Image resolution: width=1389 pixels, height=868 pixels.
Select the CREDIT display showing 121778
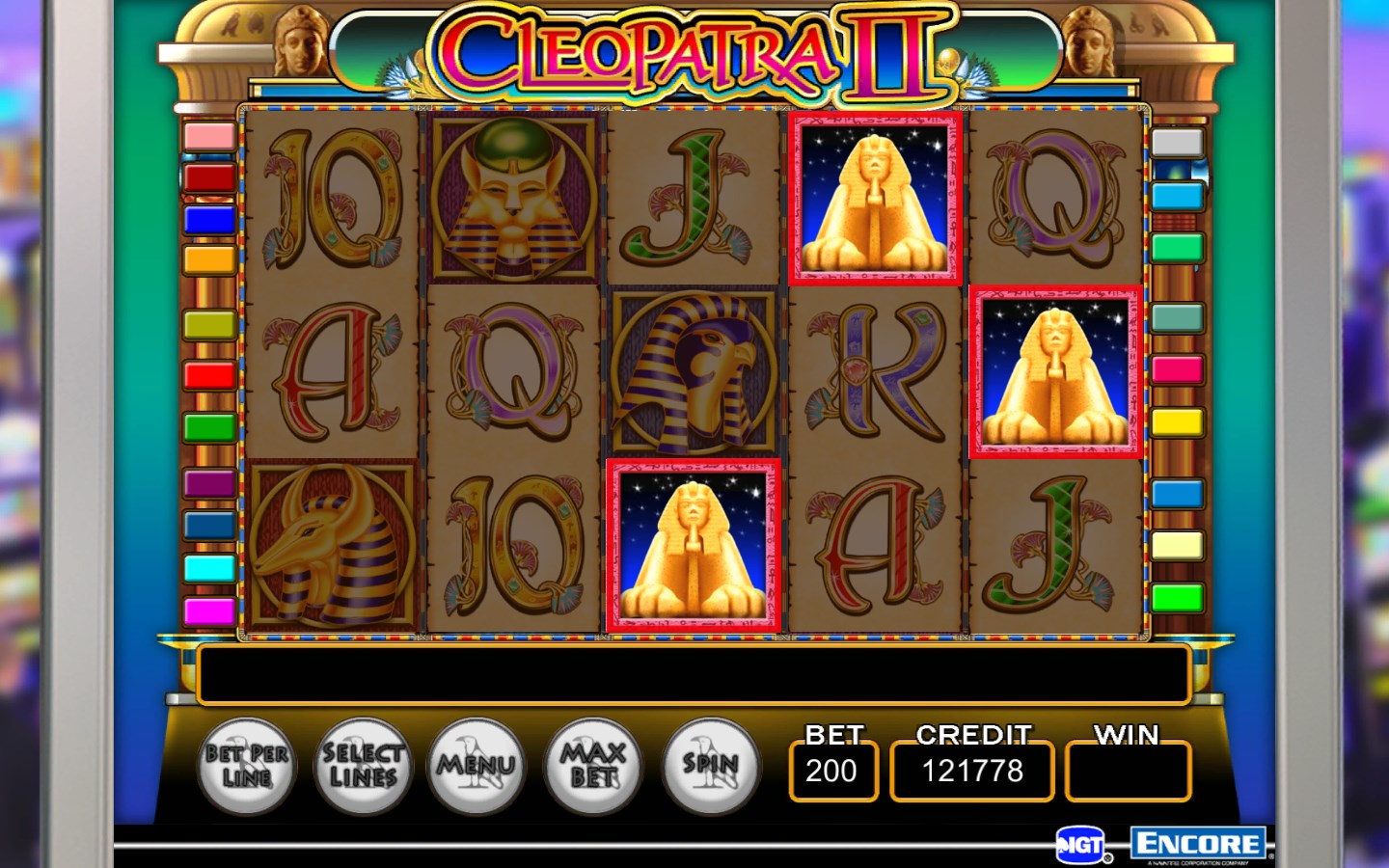(x=971, y=771)
